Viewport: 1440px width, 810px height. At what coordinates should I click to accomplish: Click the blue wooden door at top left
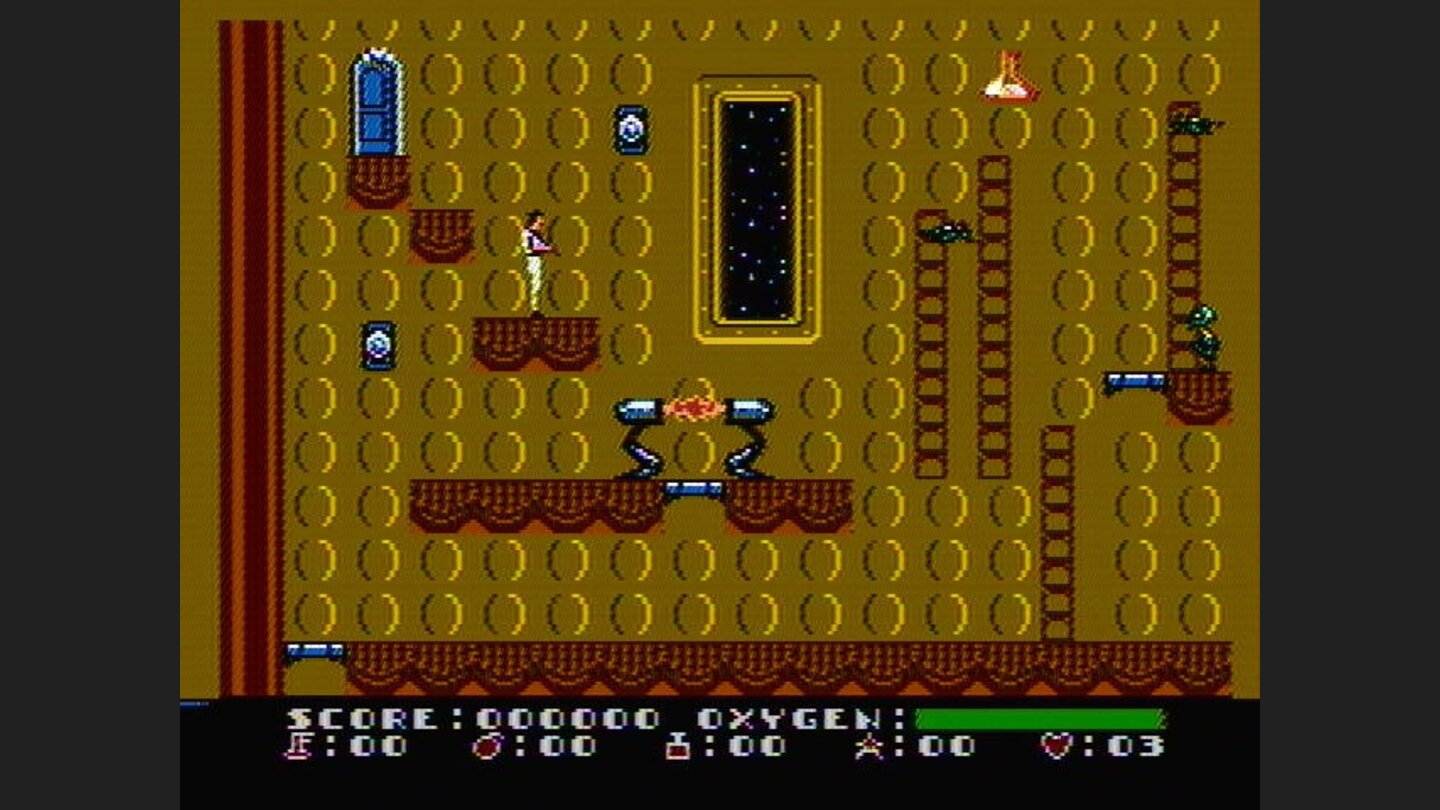(x=379, y=100)
